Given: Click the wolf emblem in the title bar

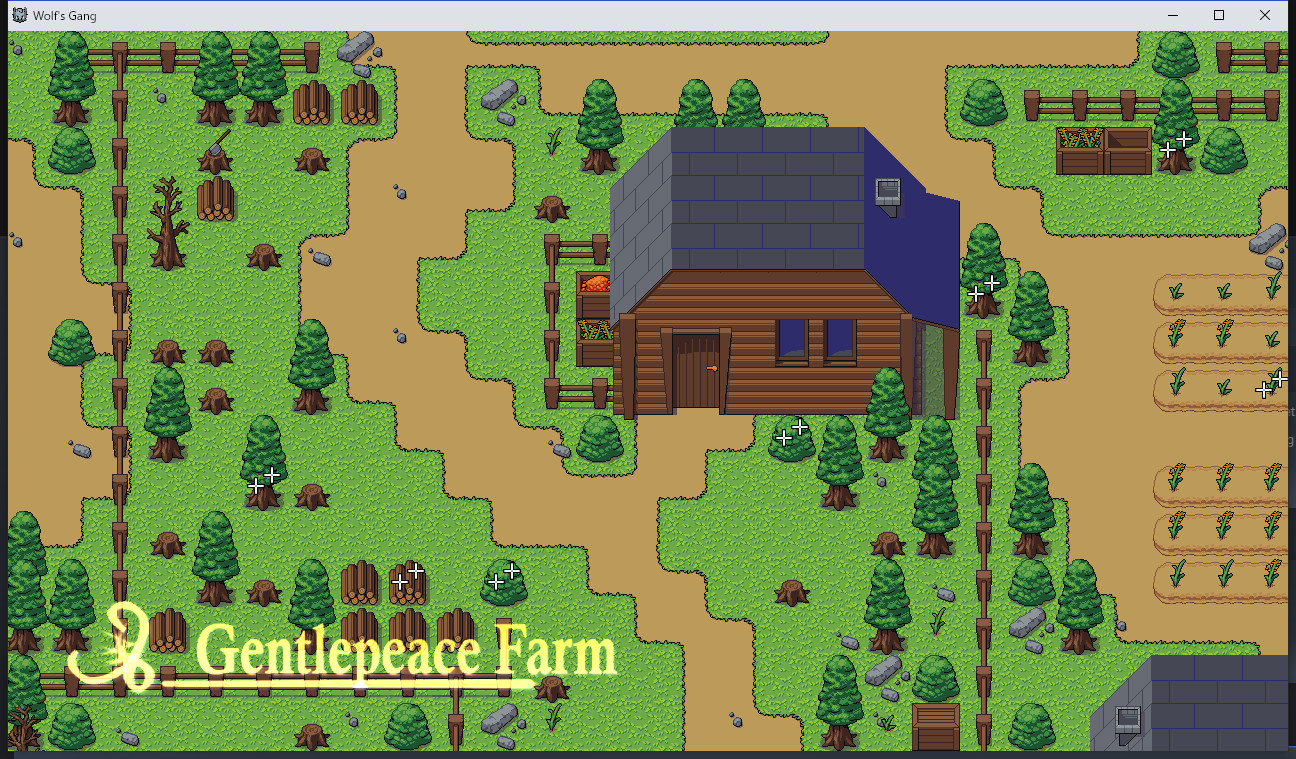Looking at the screenshot, I should [18, 15].
